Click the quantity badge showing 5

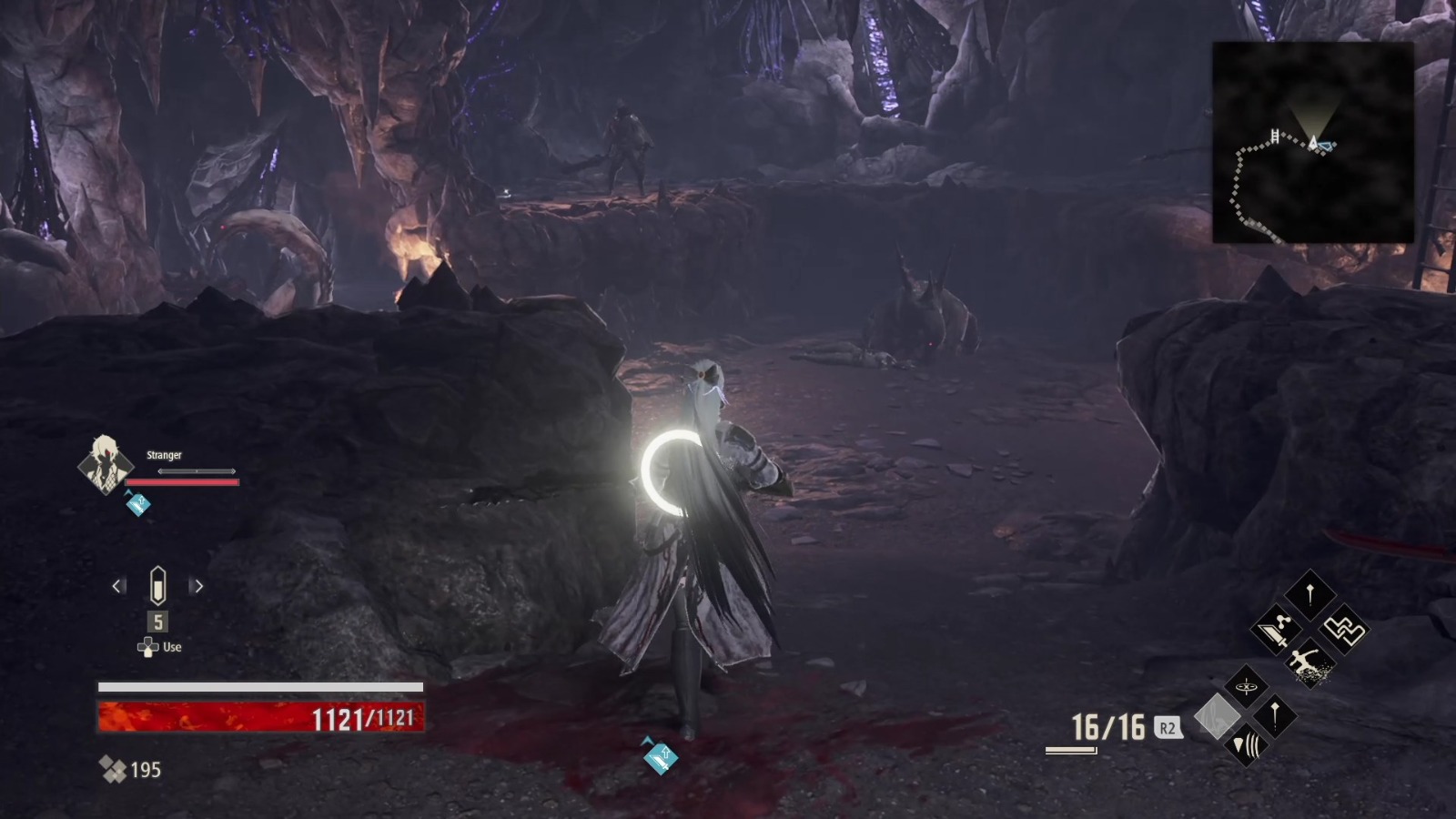[157, 621]
